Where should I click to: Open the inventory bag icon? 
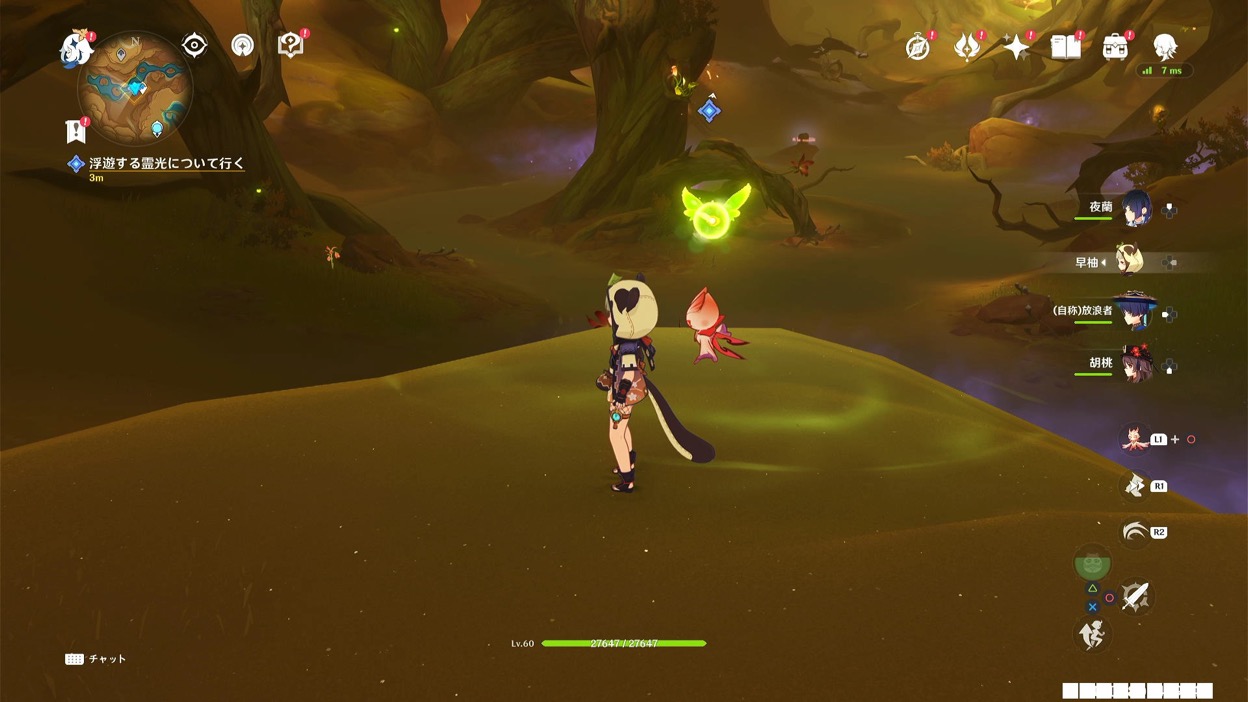click(x=1115, y=47)
